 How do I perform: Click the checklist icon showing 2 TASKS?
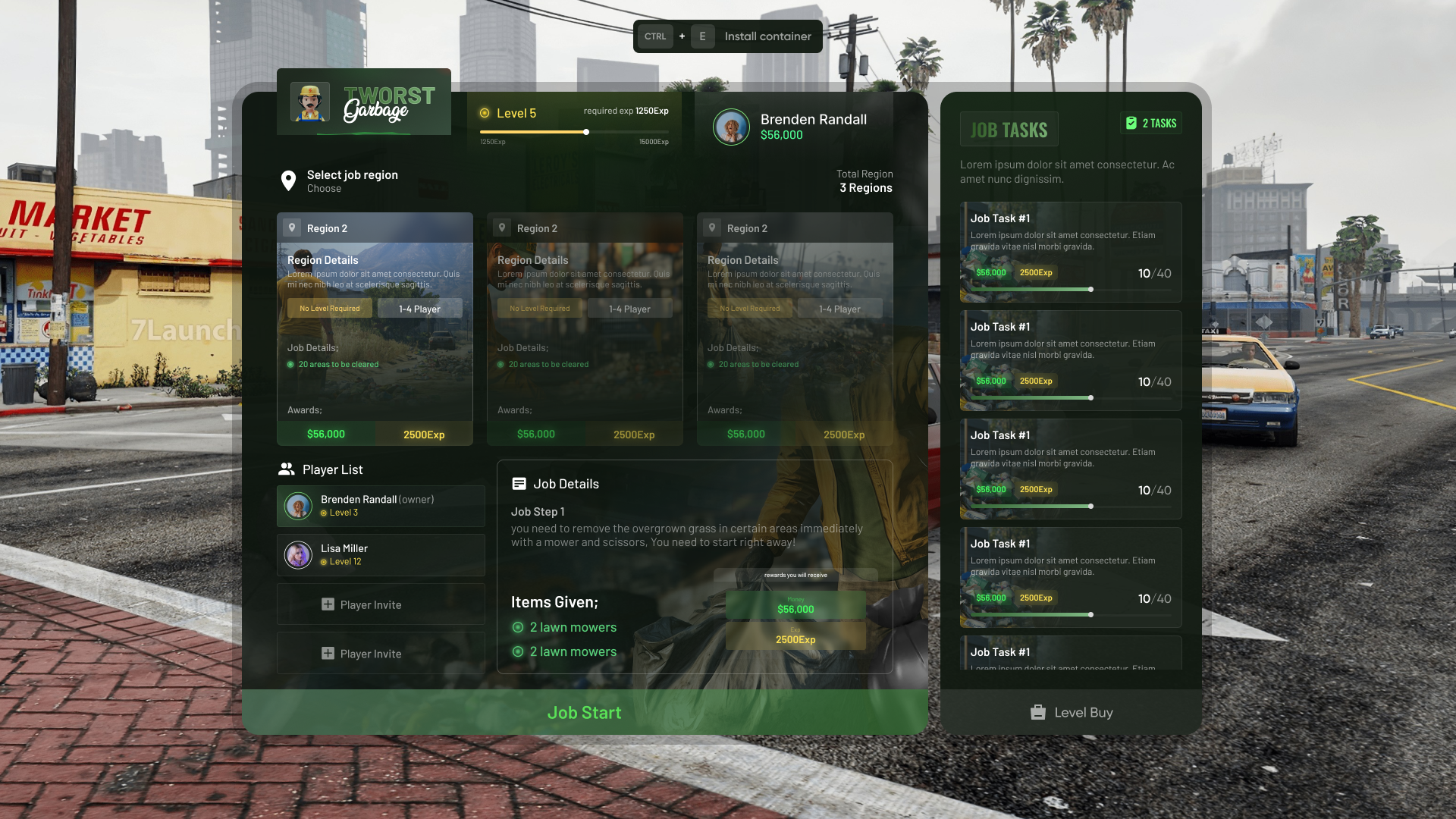pyautogui.click(x=1133, y=123)
